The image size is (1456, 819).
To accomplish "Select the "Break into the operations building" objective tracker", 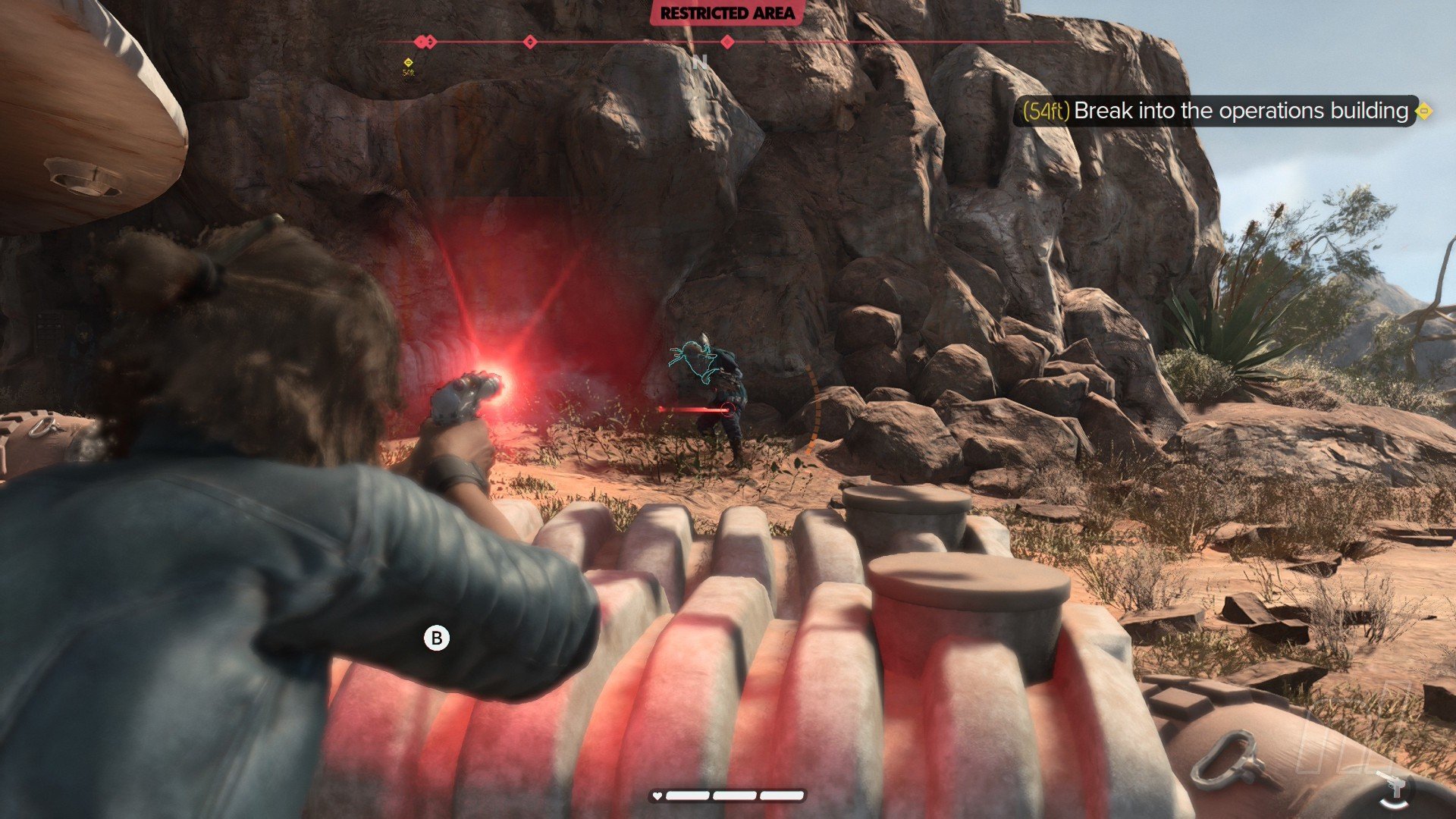I will click(x=1222, y=111).
